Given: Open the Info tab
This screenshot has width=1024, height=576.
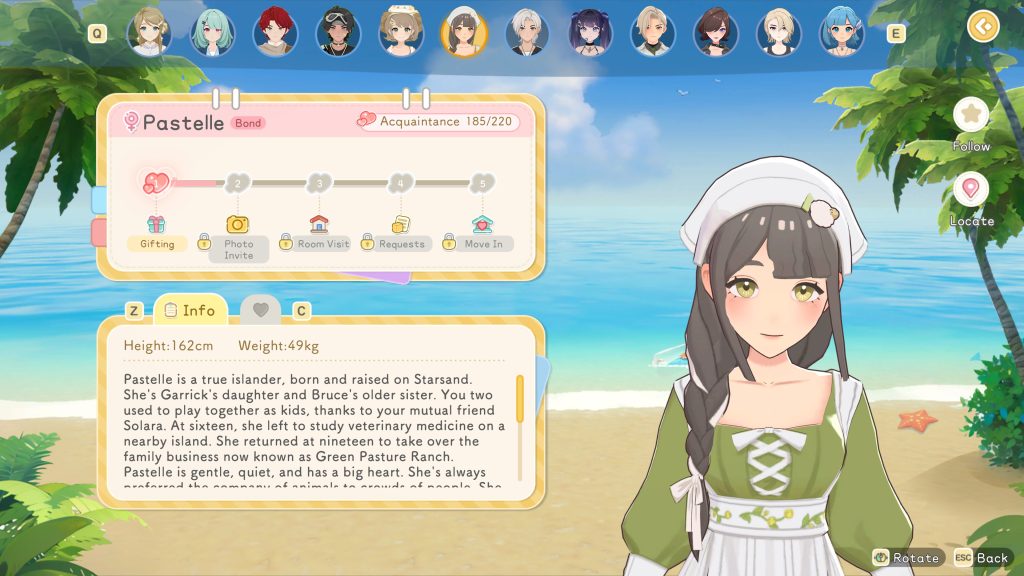Looking at the screenshot, I should (x=190, y=310).
